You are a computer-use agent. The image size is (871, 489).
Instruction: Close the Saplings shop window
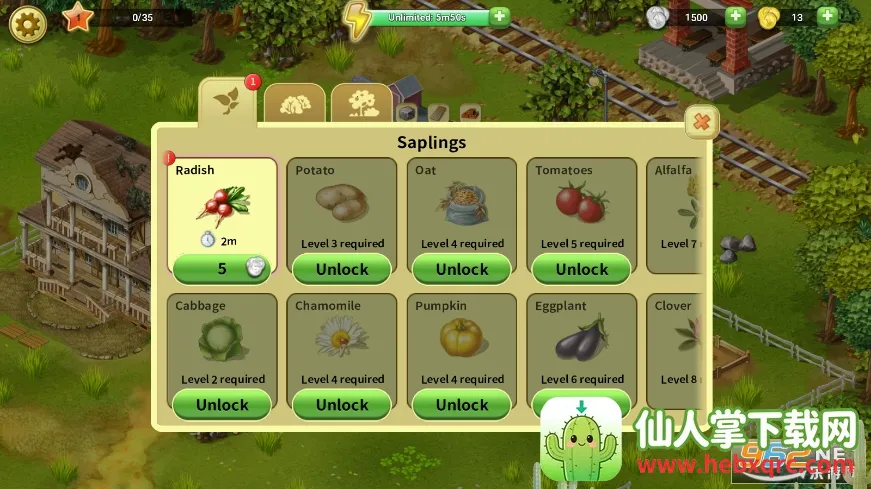(x=701, y=122)
